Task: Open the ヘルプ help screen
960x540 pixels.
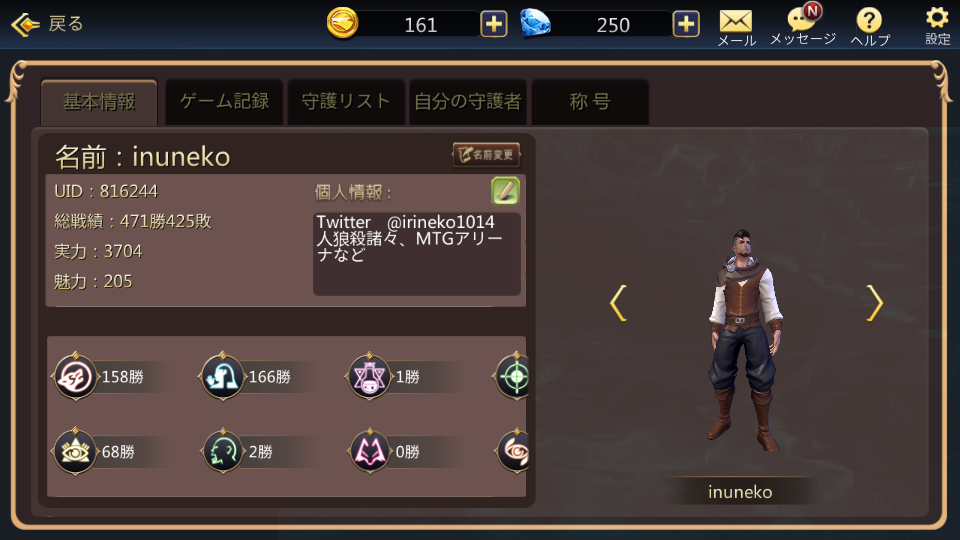Action: pos(870,26)
